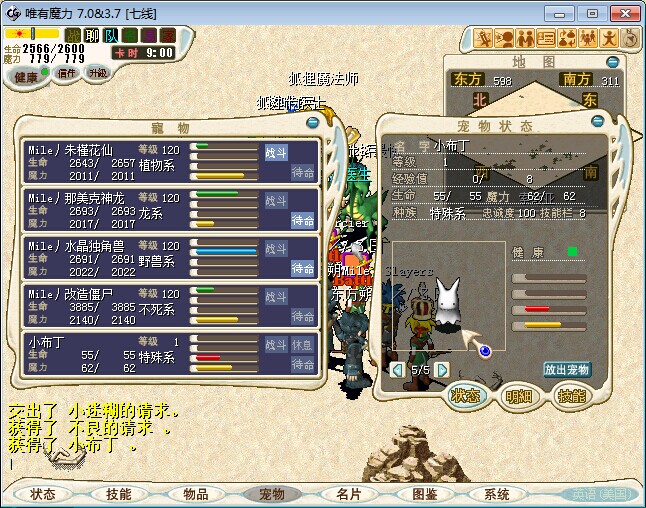This screenshot has width=646, height=508.
Task: Set 朱槿花仙 to 待命 (Standby)
Action: coord(303,172)
